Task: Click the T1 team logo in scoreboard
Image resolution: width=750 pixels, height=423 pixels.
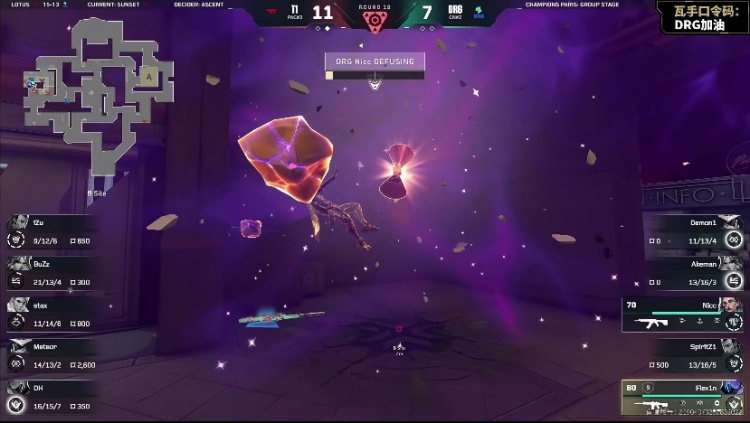Action: (x=294, y=13)
